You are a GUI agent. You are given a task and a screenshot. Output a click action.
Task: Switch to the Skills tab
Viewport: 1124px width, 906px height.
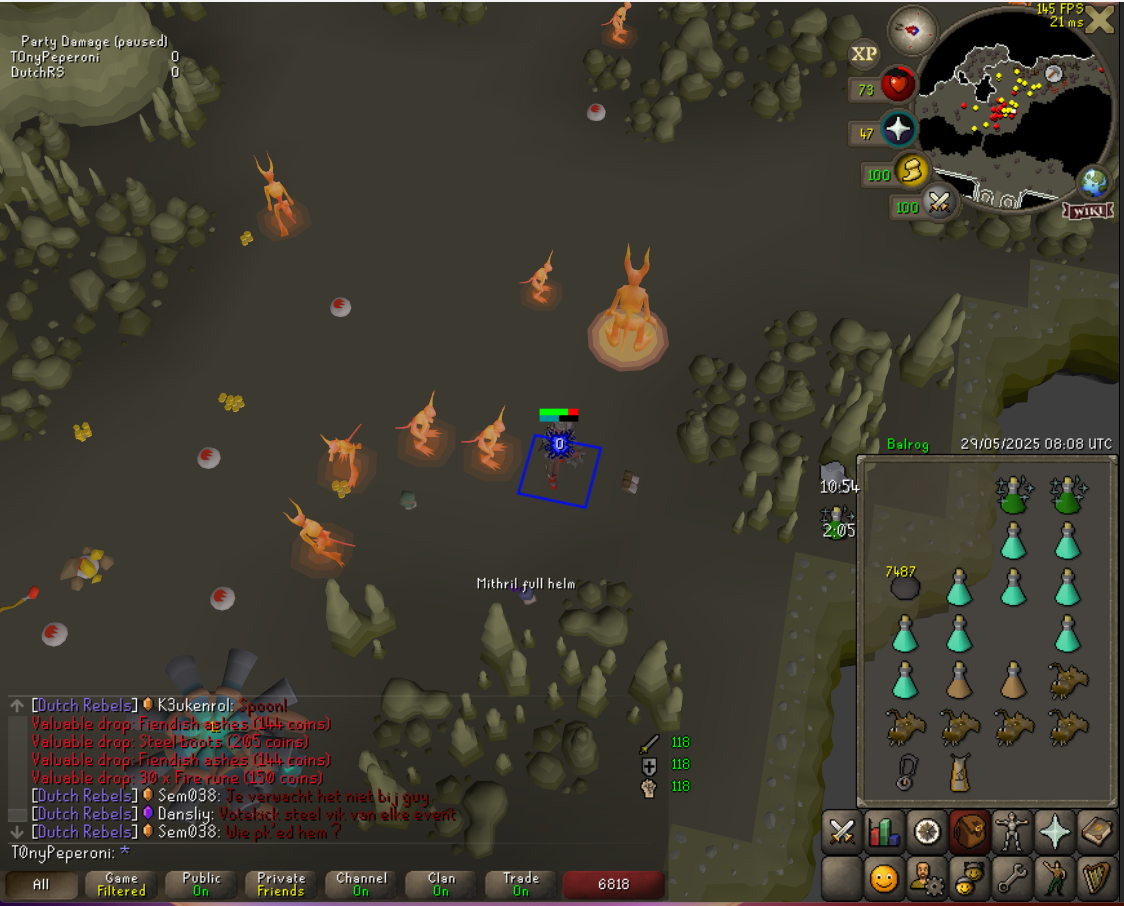pyautogui.click(x=884, y=832)
